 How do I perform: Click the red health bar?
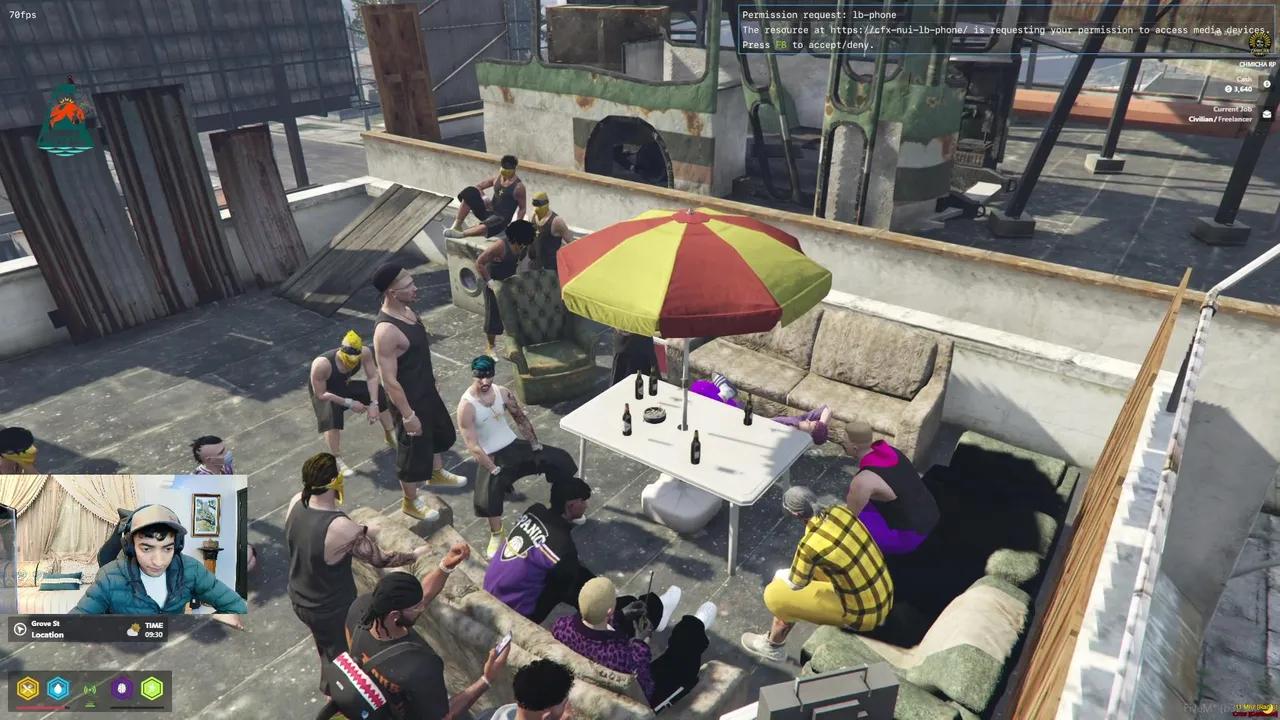(x=42, y=707)
